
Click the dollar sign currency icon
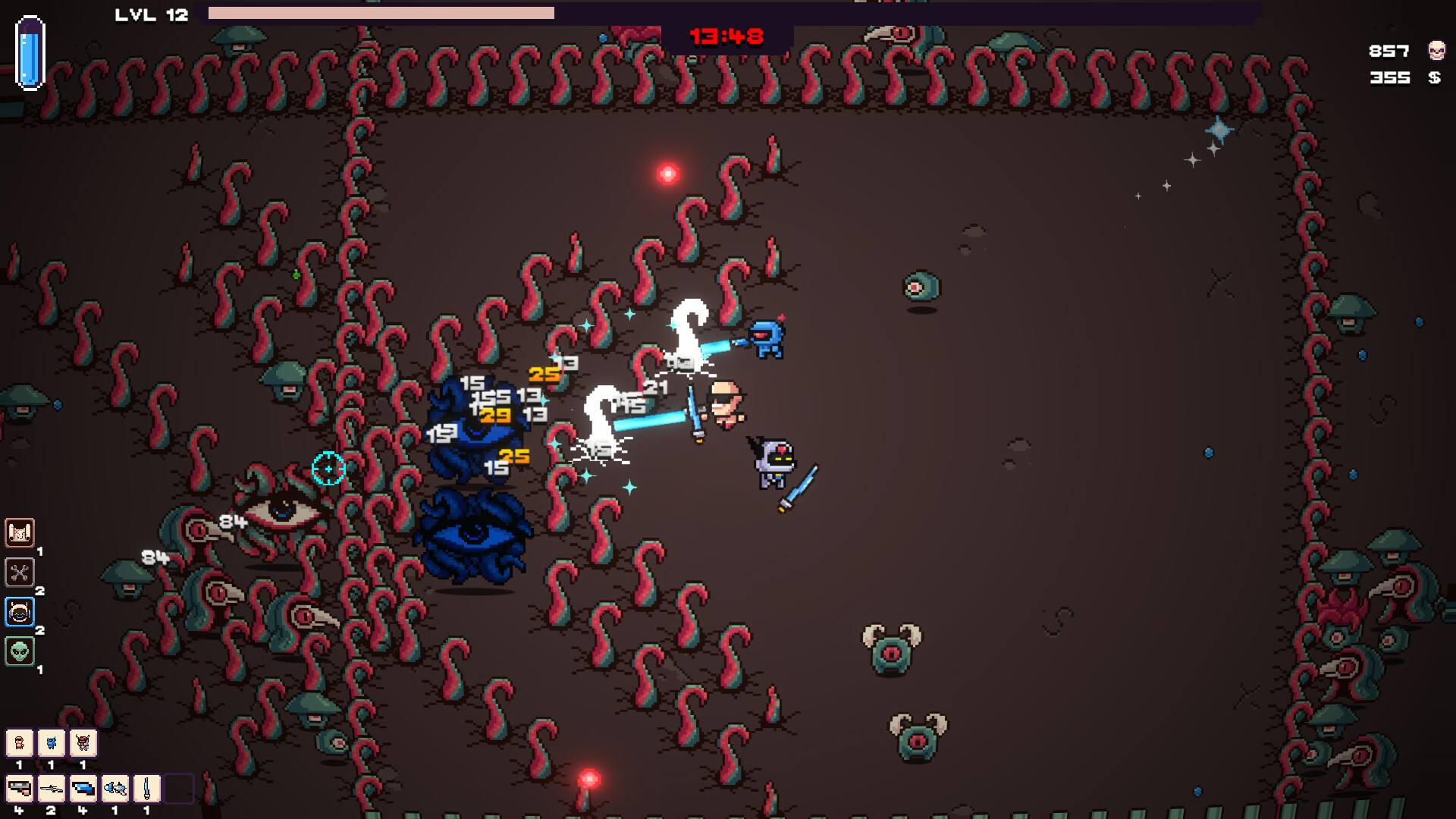point(1435,78)
